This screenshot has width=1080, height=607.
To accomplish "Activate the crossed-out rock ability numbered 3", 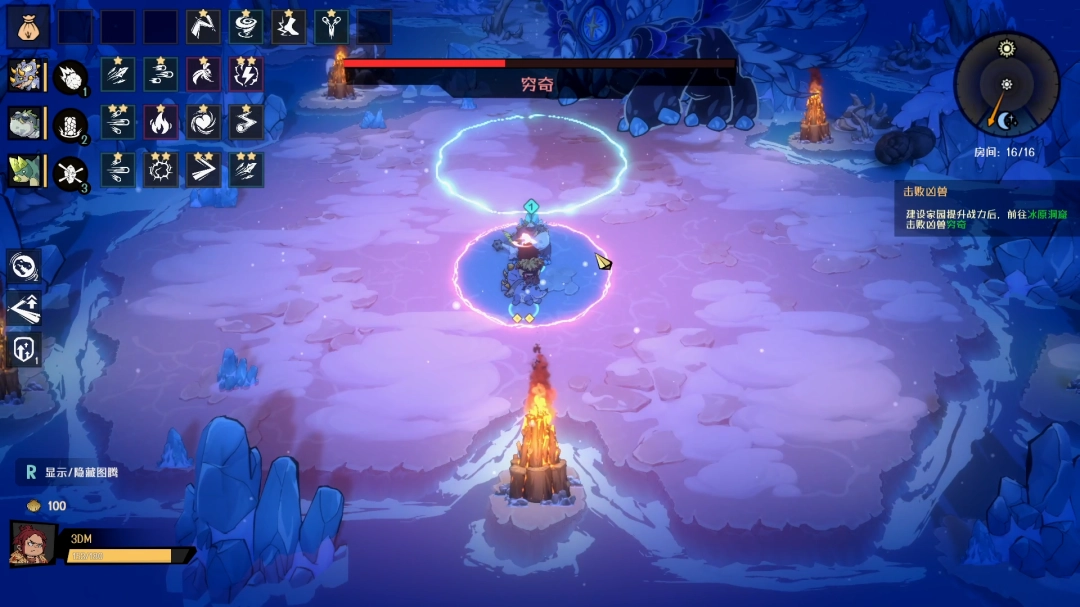I will (x=70, y=171).
